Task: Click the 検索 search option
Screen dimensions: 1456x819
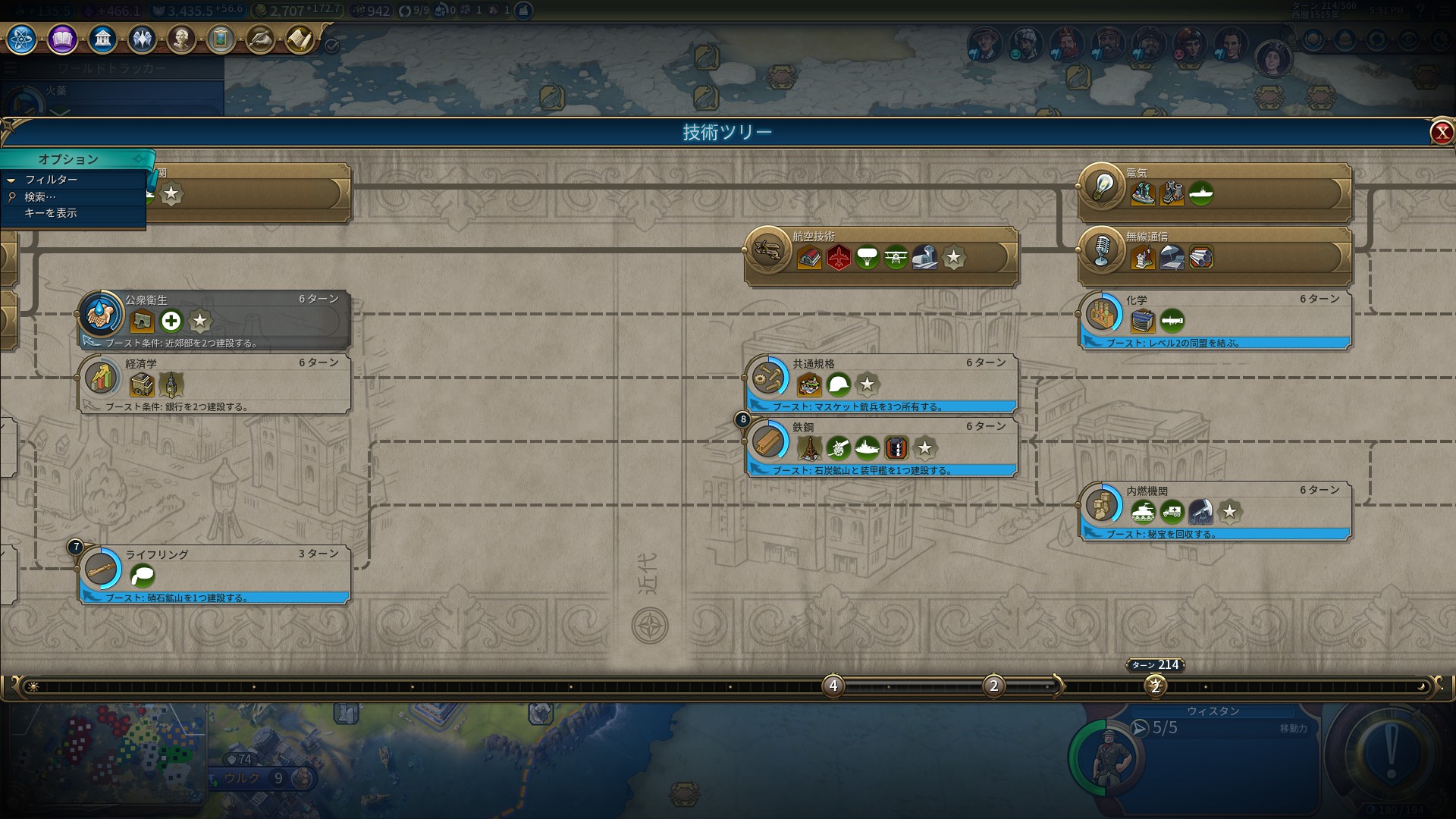Action: [40, 196]
